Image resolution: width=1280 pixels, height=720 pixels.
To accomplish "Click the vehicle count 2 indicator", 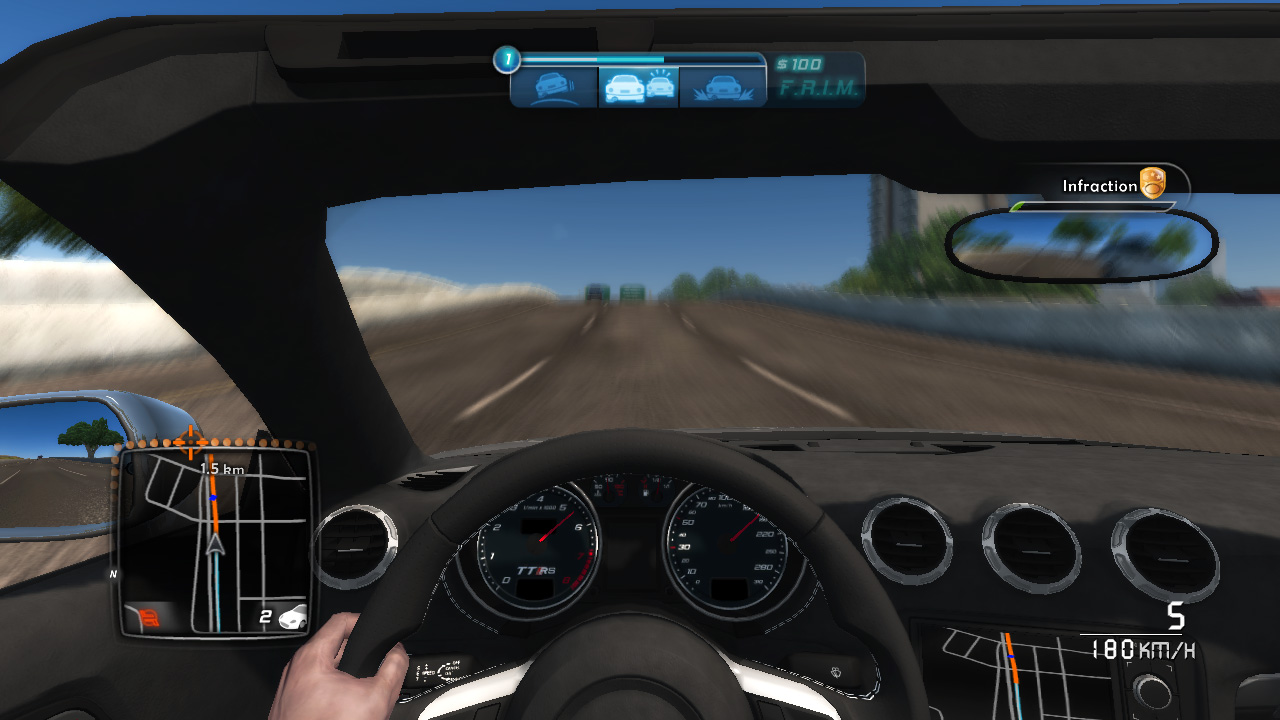I will tap(266, 616).
